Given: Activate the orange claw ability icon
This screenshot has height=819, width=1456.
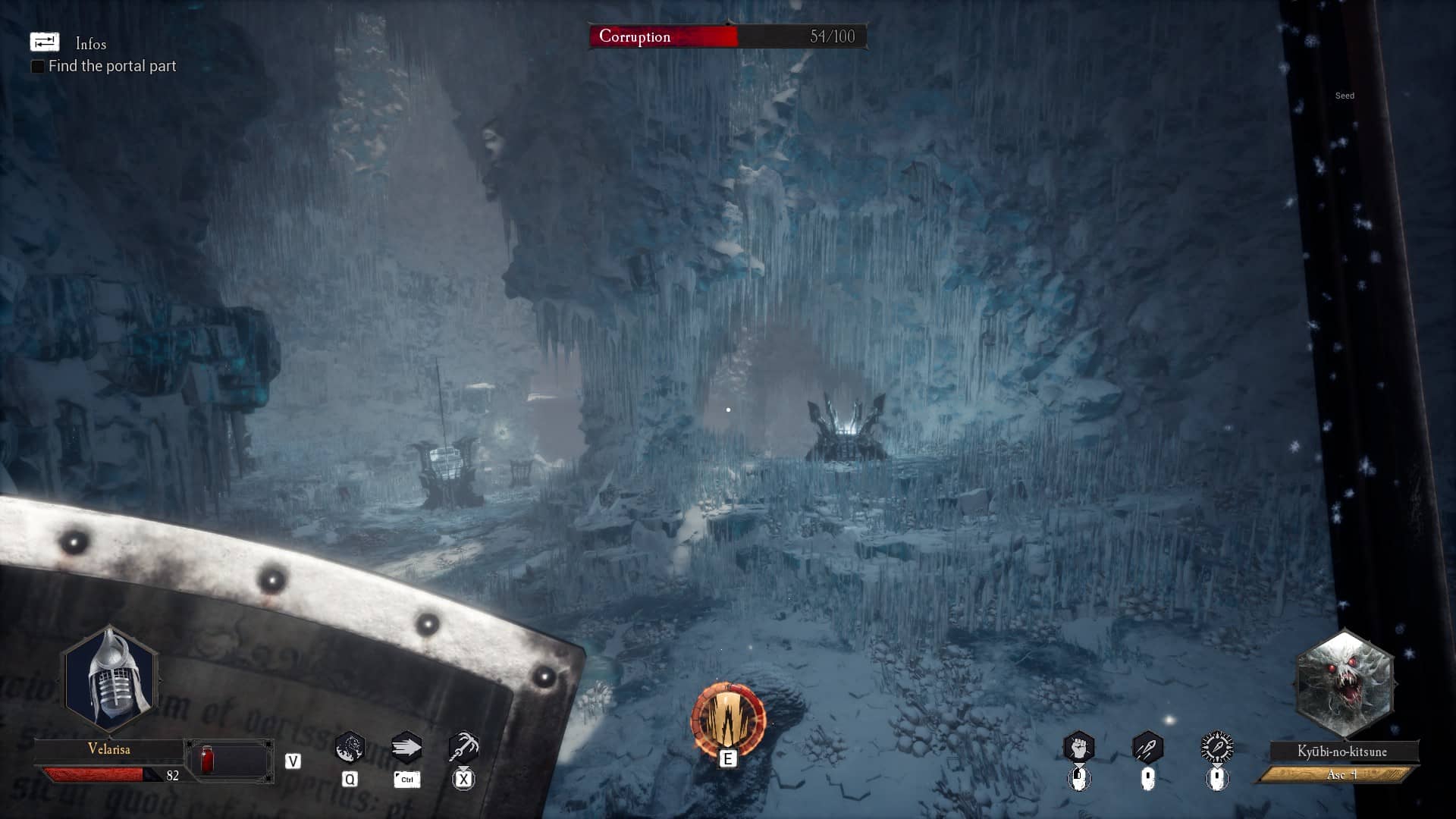Looking at the screenshot, I should point(728,719).
